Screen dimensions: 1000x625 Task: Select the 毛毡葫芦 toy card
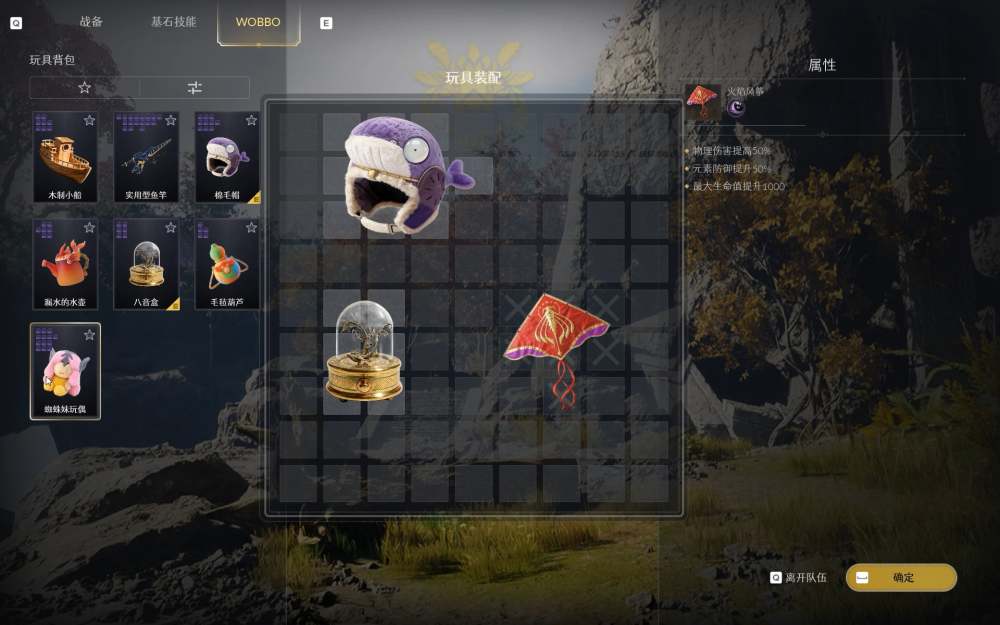228,265
